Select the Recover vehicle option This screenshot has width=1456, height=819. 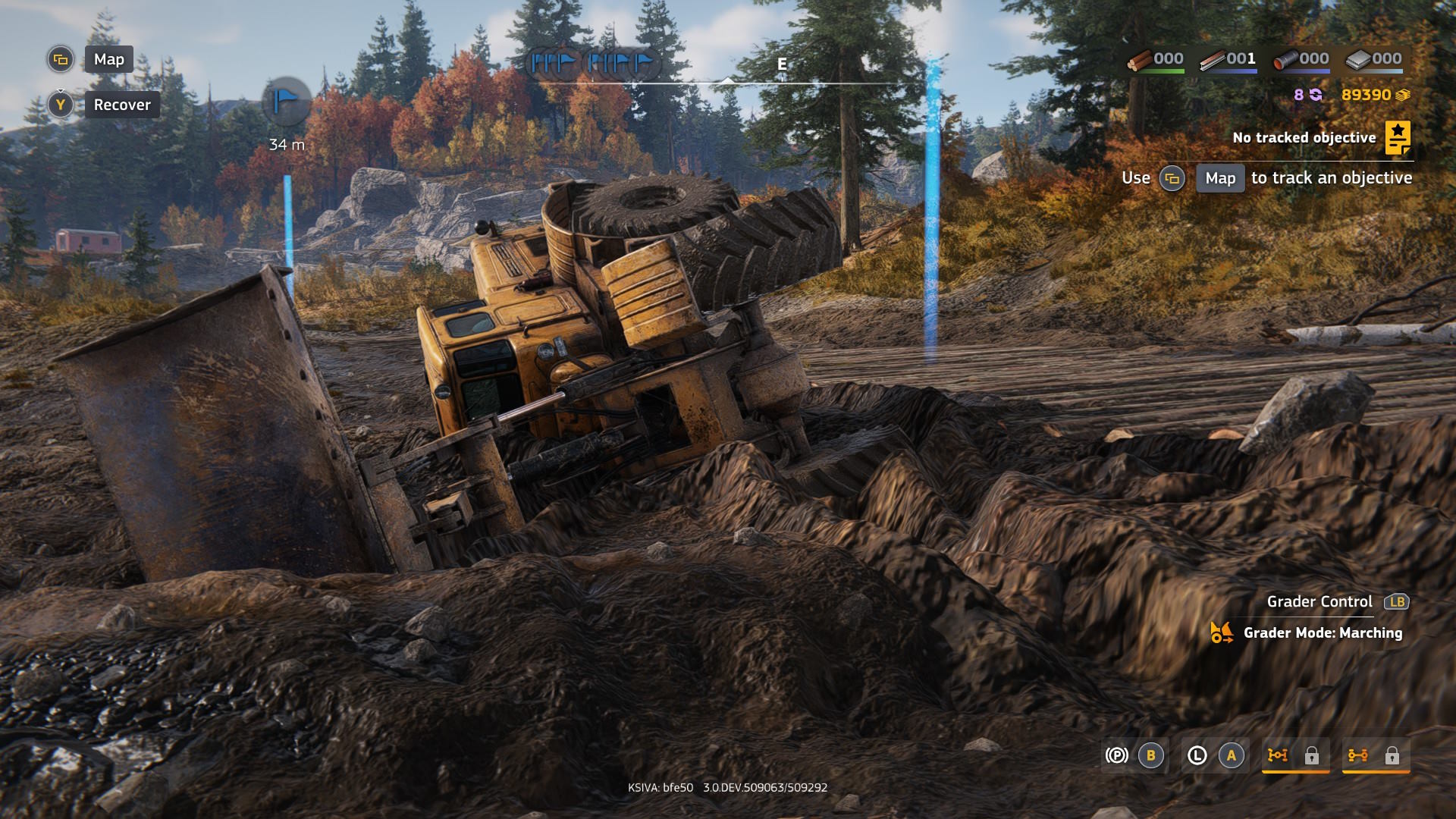pos(122,105)
